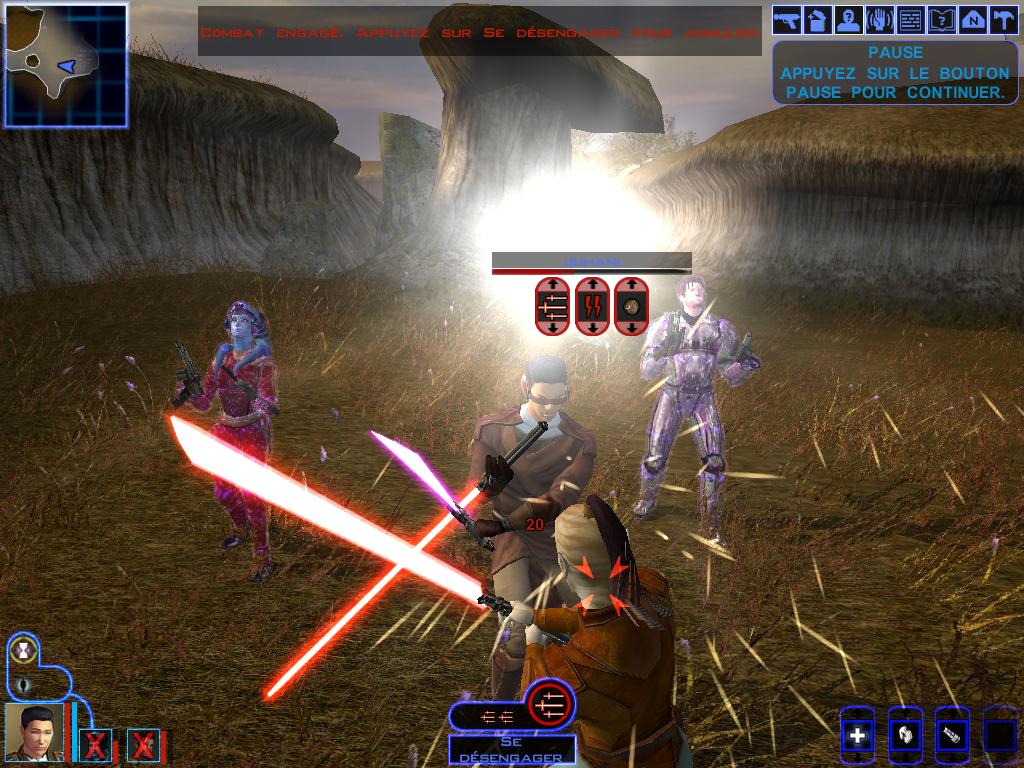Viewport: 1024px width, 768px height.
Task: Open the journal book icon
Action: [x=941, y=19]
